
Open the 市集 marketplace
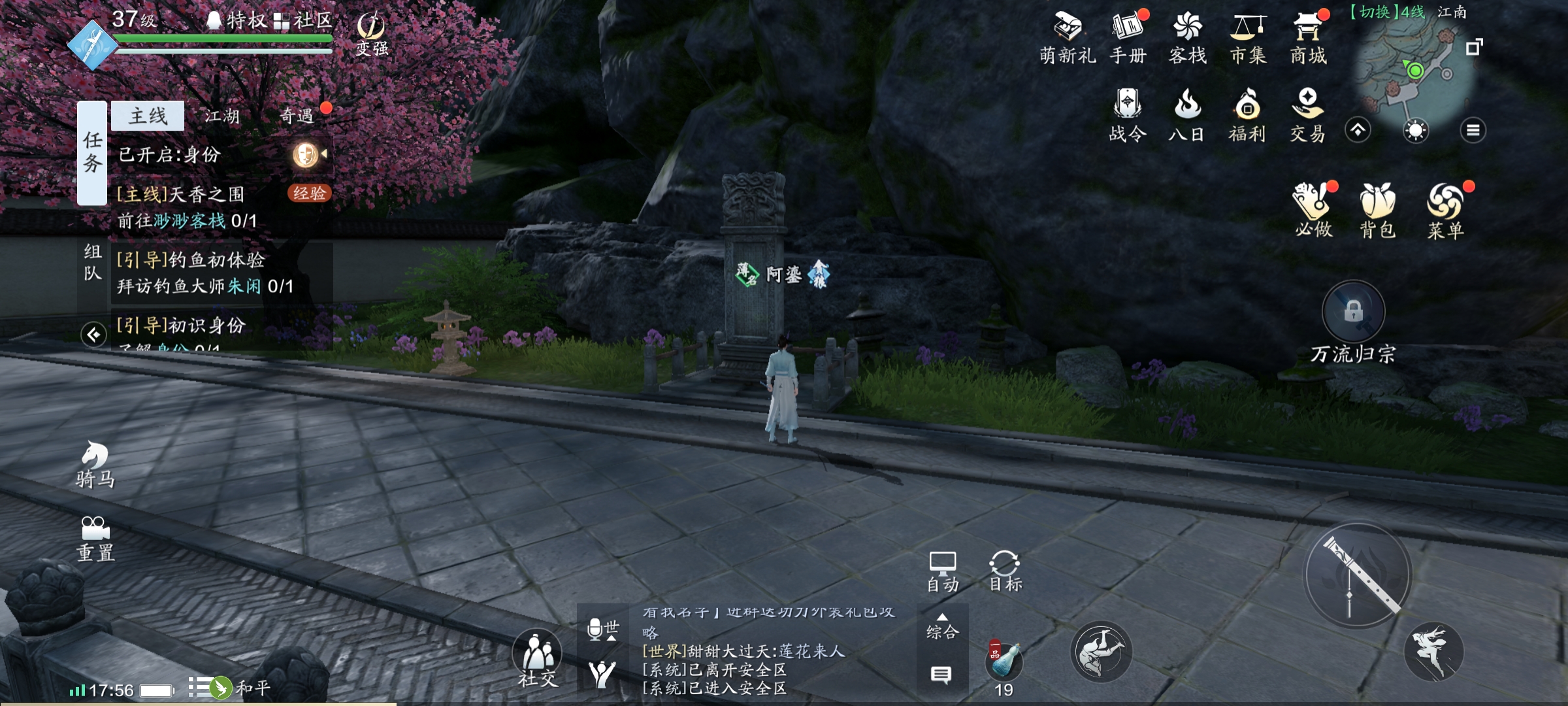point(1248,38)
